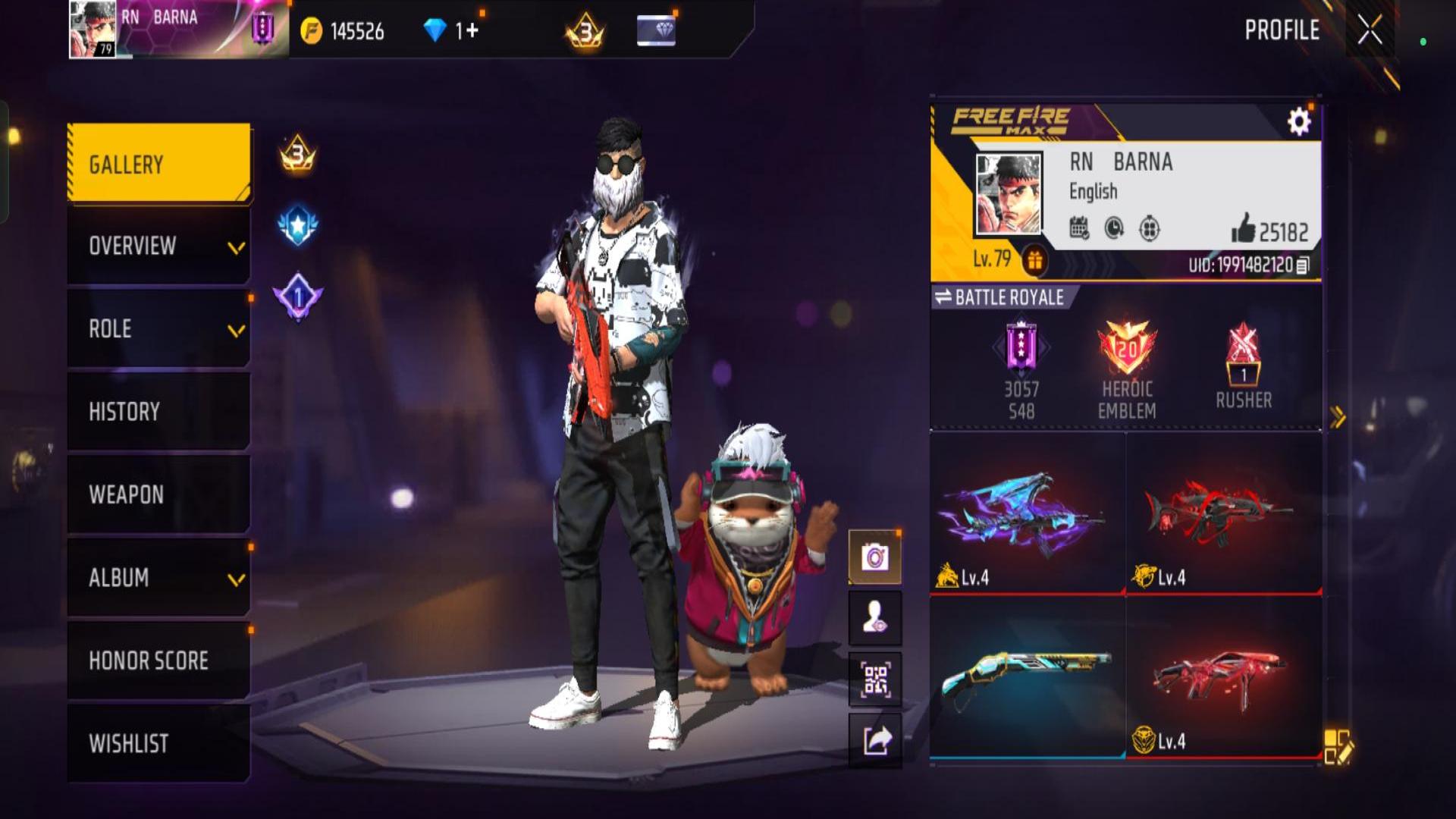1456x819 pixels.
Task: Select the Role menu entry
Action: point(158,329)
